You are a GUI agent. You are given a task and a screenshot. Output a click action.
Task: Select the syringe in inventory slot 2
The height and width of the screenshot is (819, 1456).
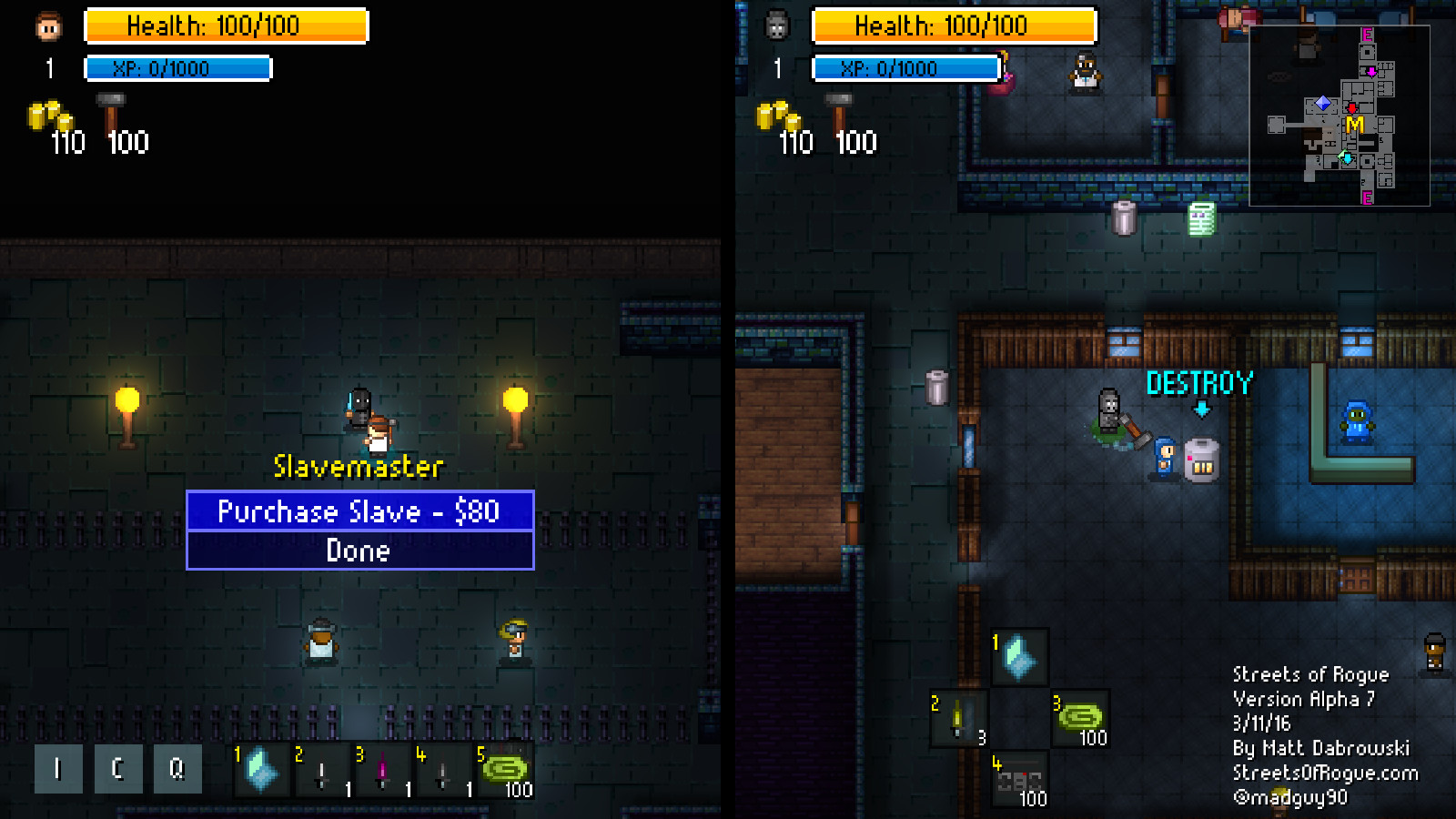321,770
